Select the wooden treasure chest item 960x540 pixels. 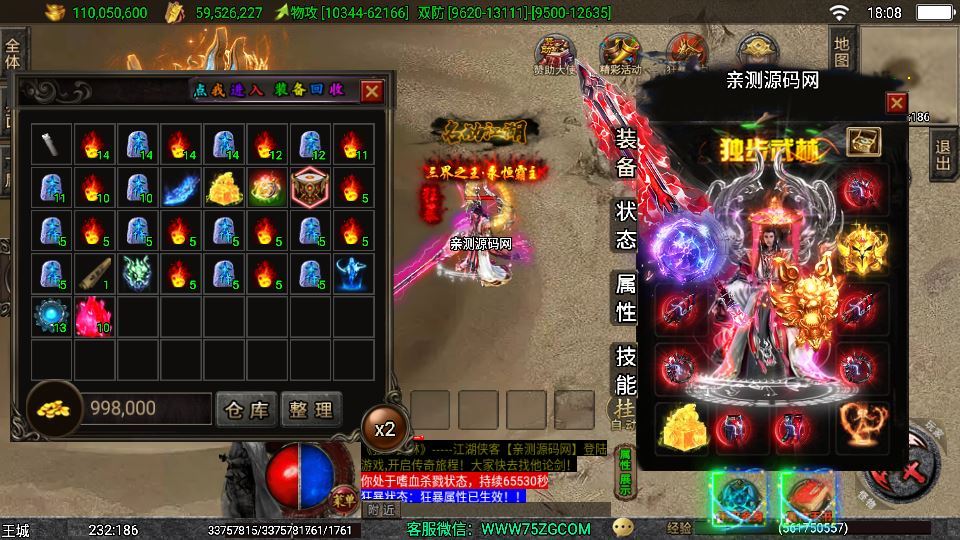(310, 186)
